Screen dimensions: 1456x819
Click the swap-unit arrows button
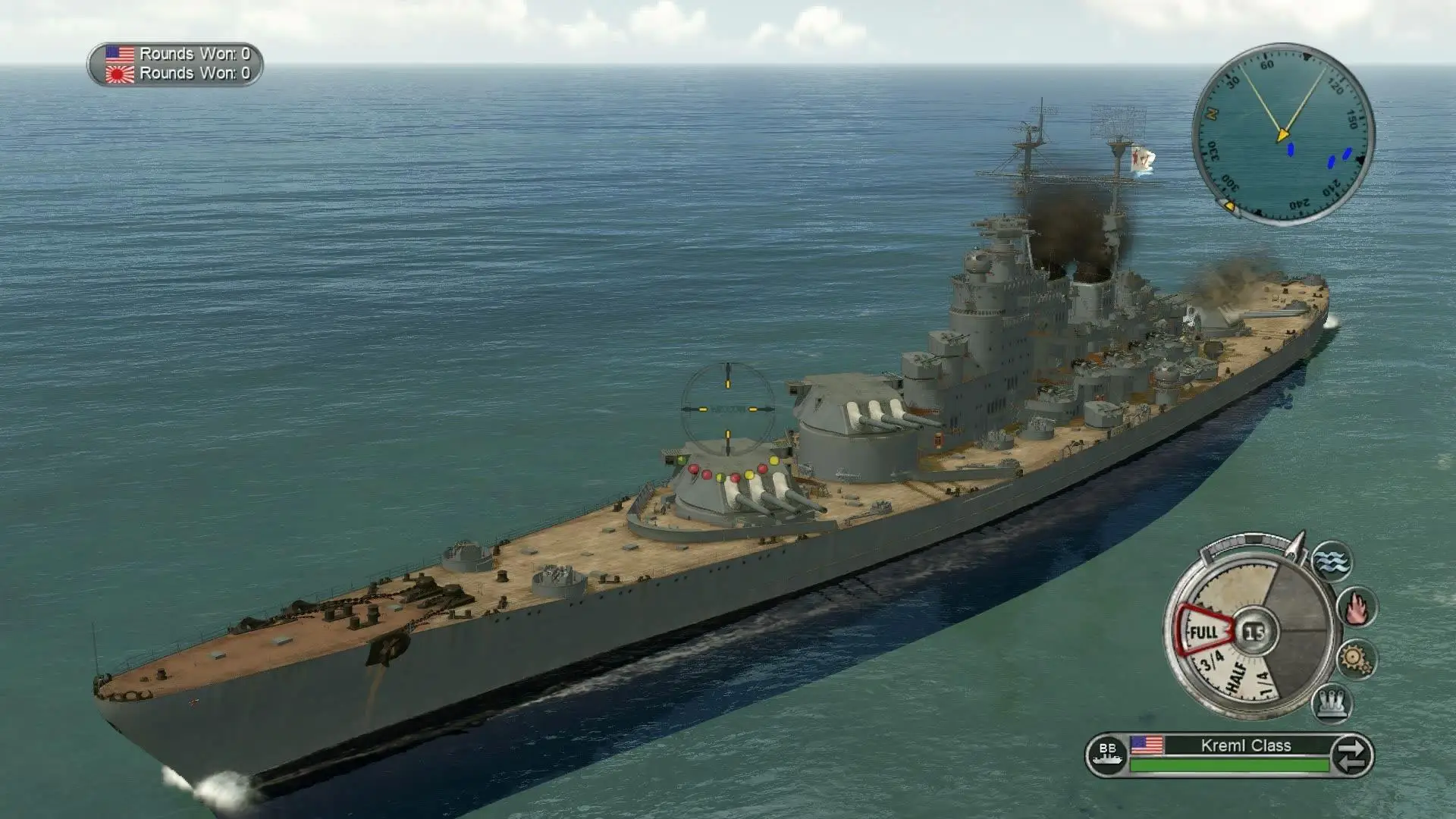(1351, 755)
